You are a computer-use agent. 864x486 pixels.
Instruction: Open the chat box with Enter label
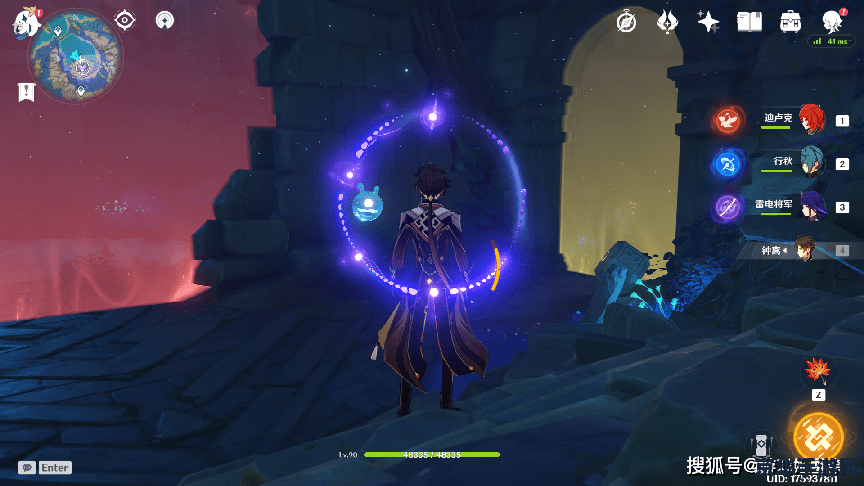coord(45,467)
